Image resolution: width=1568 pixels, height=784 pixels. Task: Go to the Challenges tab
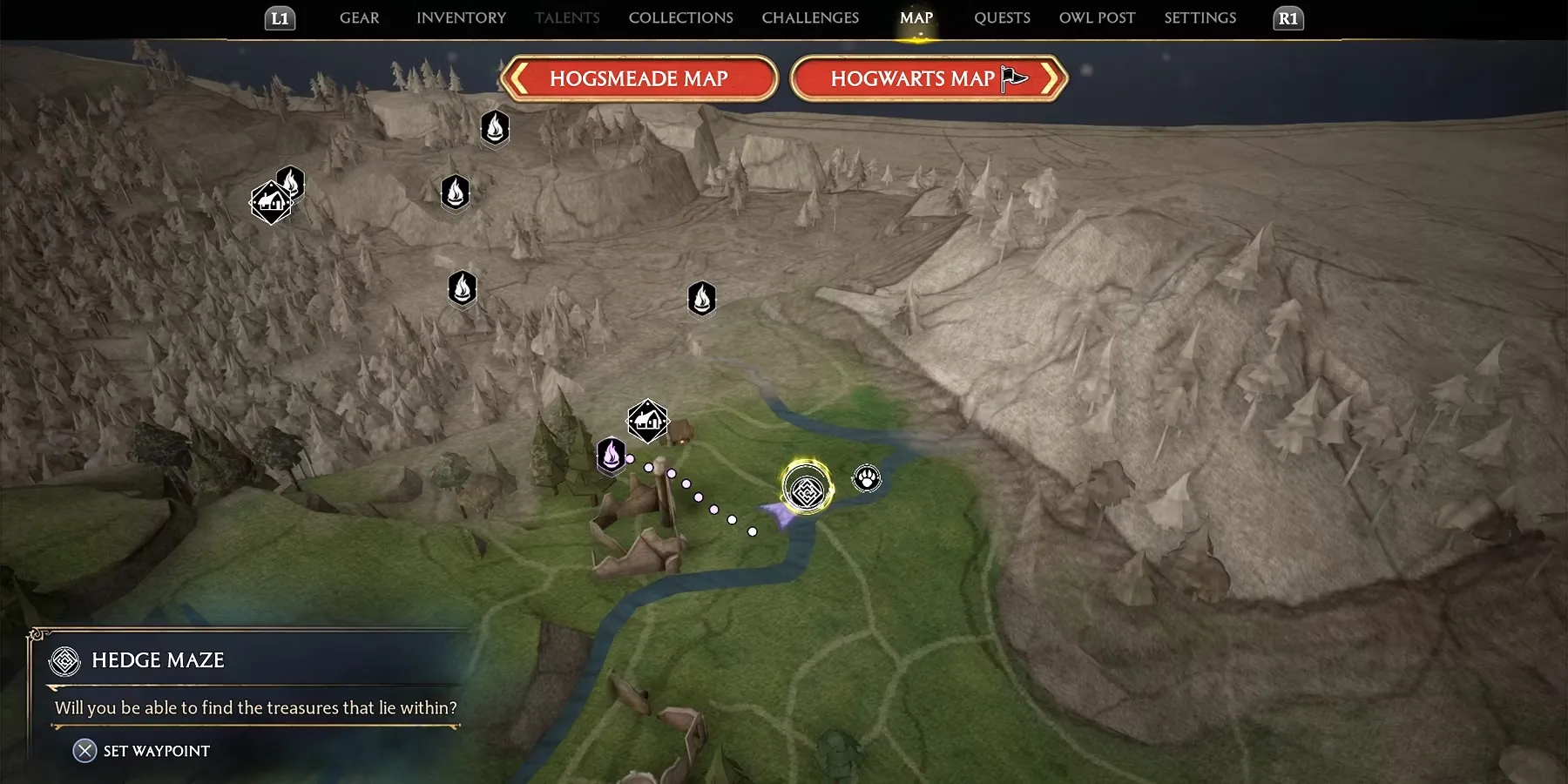[x=810, y=18]
